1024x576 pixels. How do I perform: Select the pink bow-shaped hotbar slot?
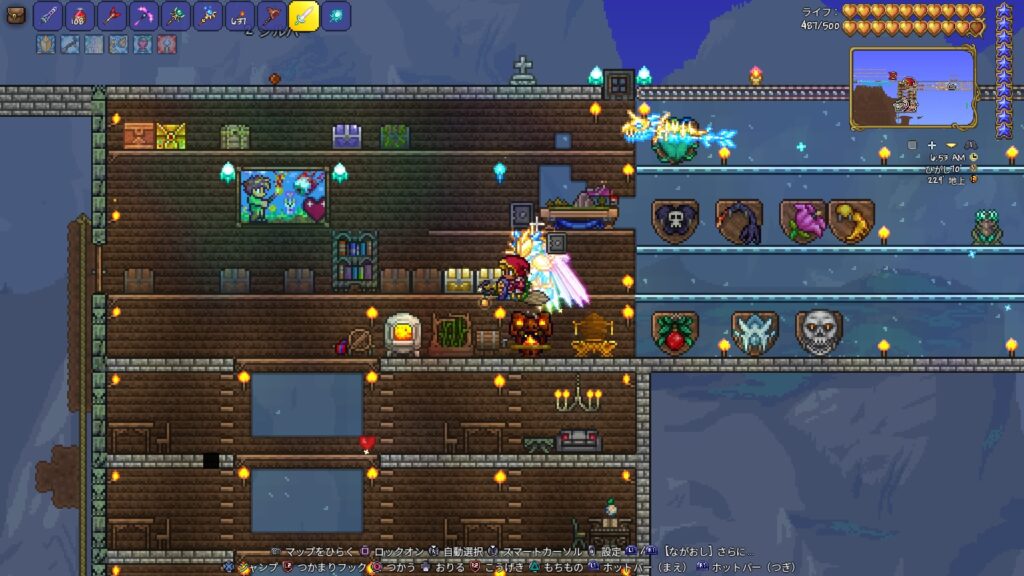tap(143, 16)
